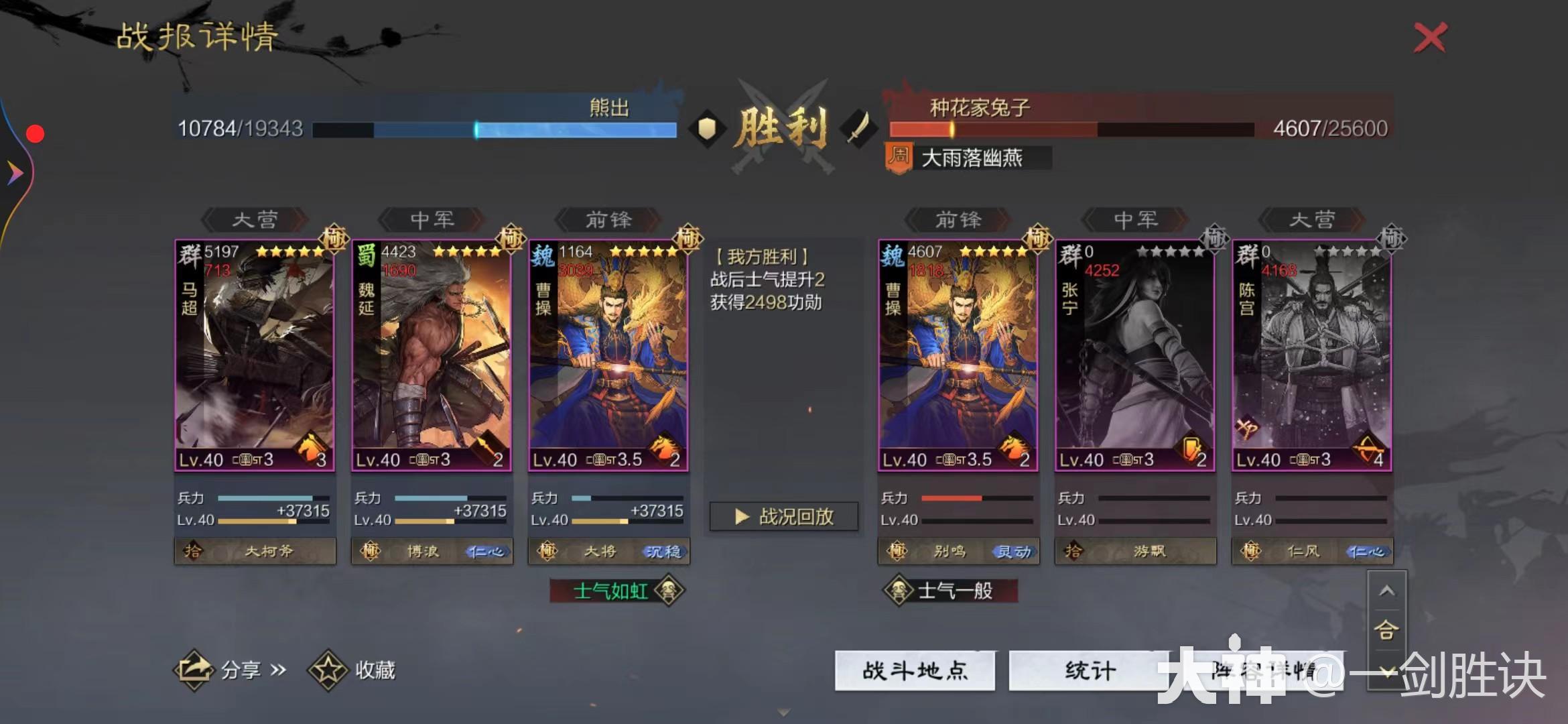Select the enemy 前锋 position tab
Viewport: 1568px width, 724px height.
[958, 220]
